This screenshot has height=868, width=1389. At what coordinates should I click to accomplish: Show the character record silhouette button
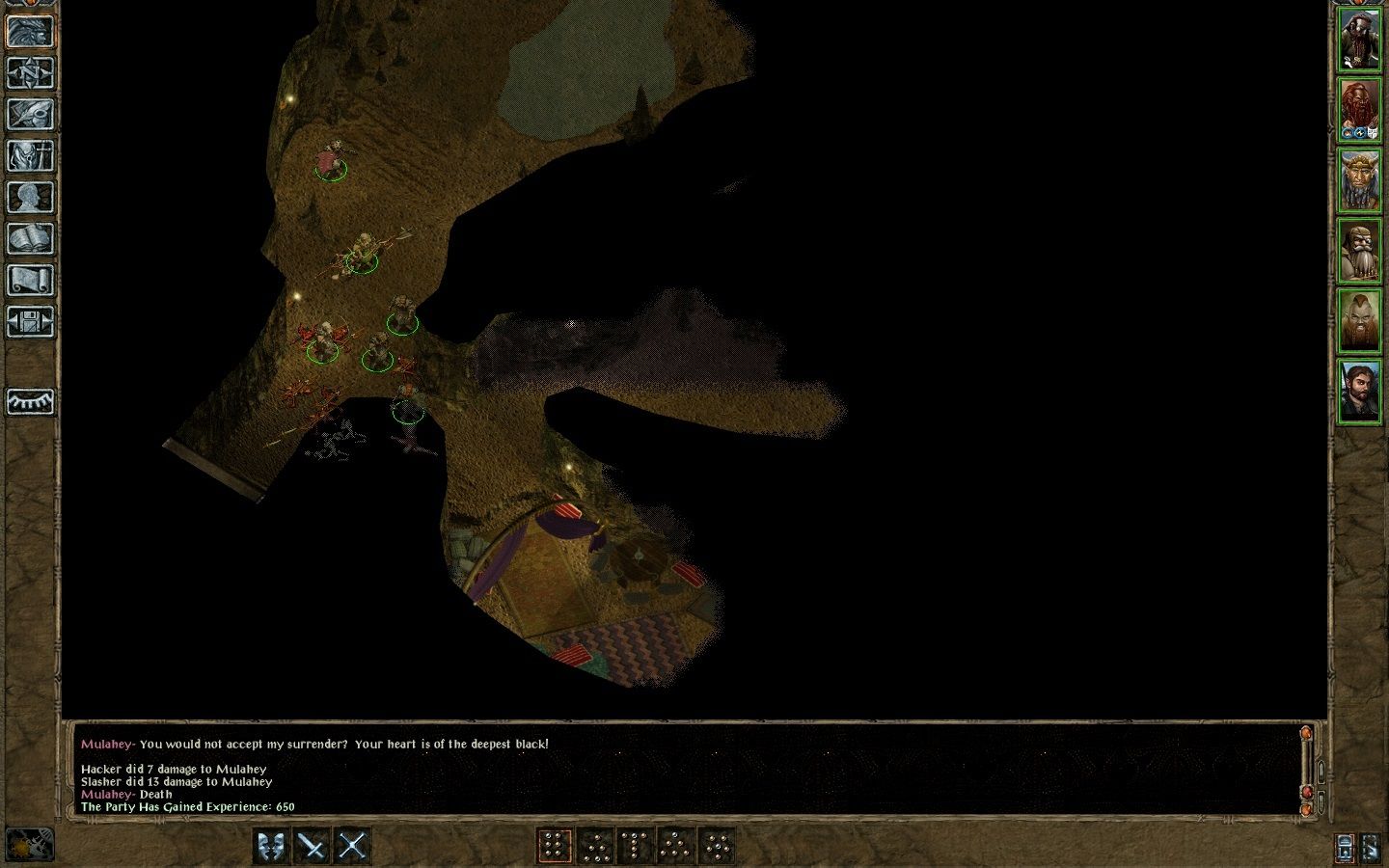[x=30, y=197]
